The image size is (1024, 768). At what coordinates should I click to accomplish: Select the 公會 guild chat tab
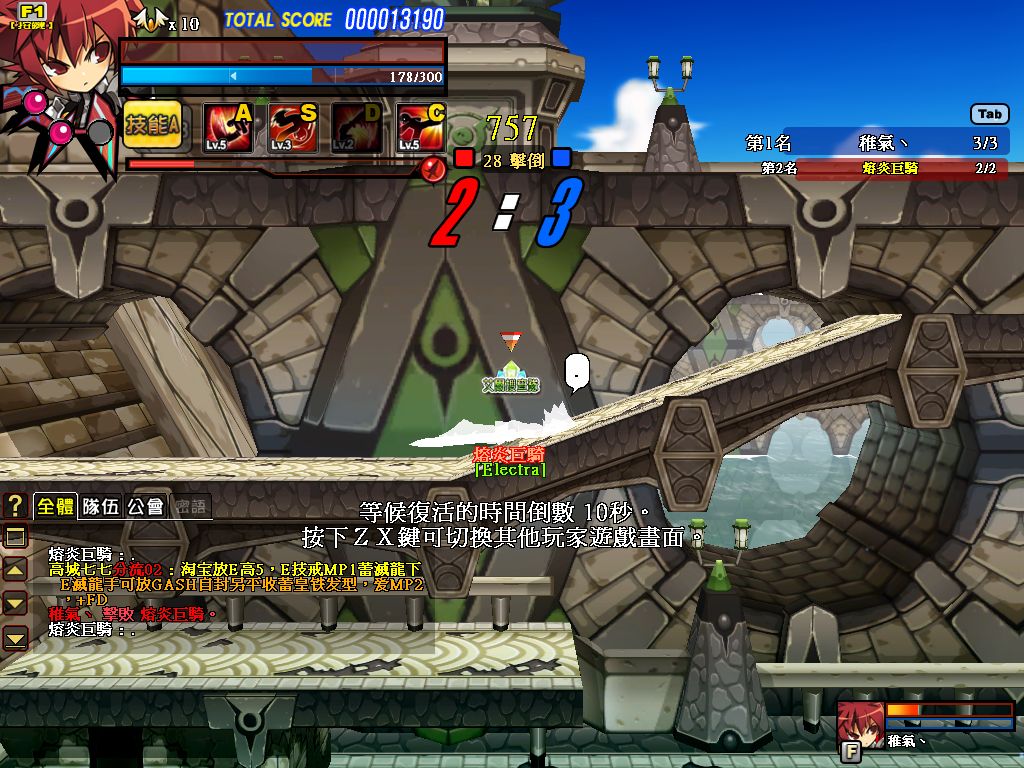(x=146, y=506)
